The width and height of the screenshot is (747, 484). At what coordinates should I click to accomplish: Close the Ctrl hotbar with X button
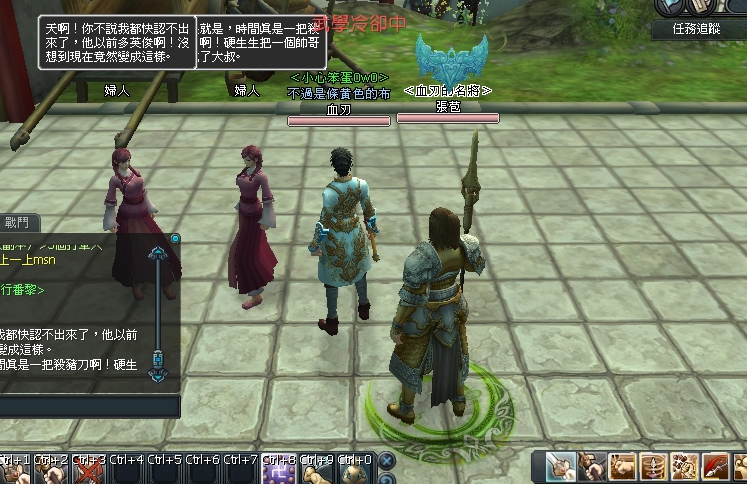[386, 461]
